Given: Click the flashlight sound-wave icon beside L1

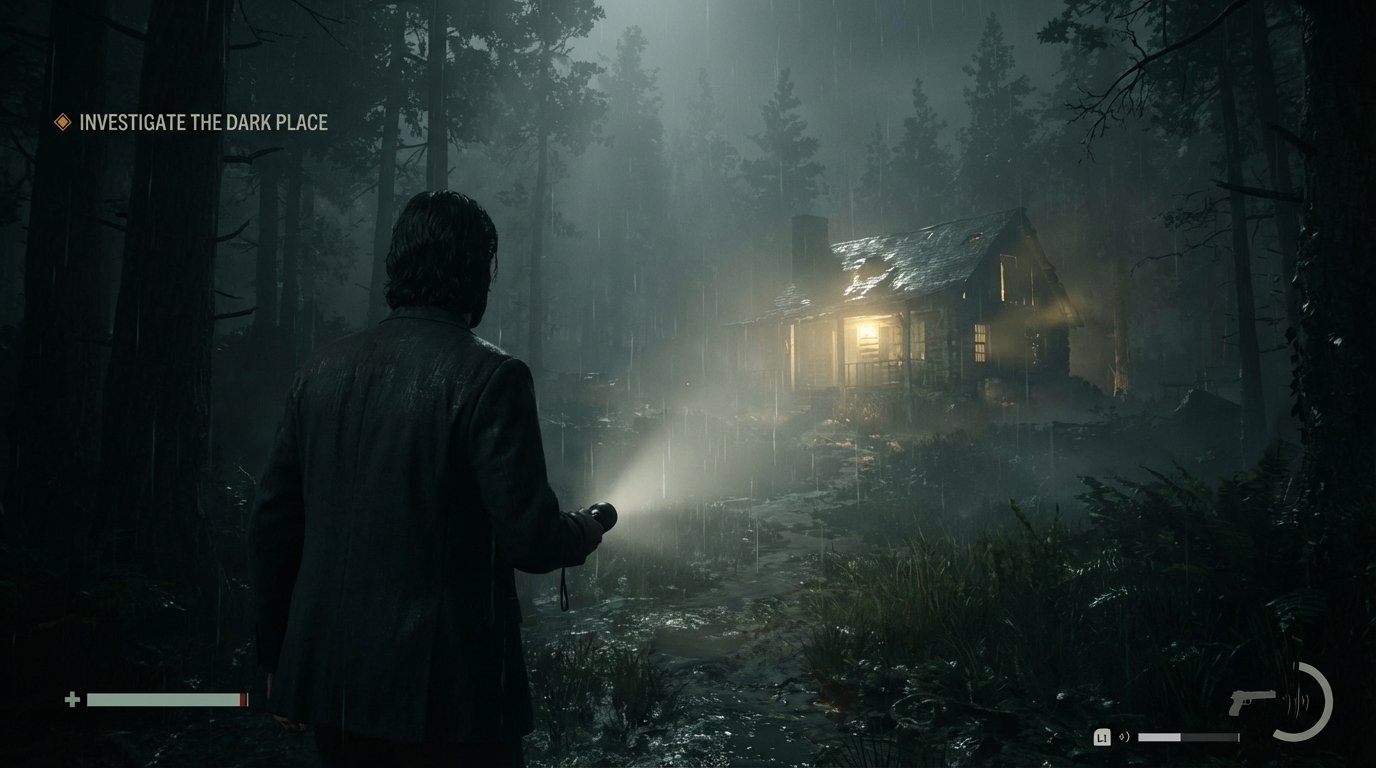Looking at the screenshot, I should (1123, 737).
